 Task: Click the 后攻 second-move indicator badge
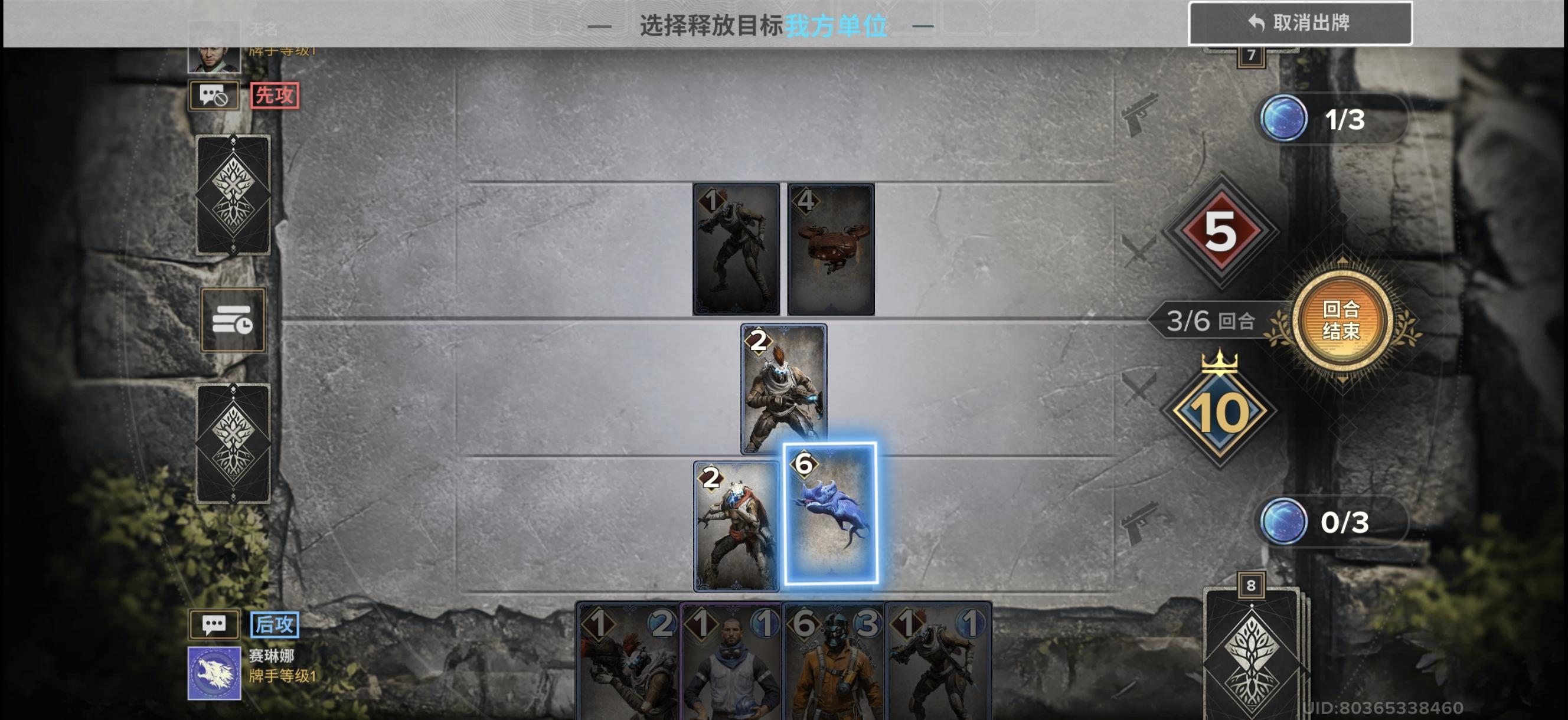pos(276,624)
